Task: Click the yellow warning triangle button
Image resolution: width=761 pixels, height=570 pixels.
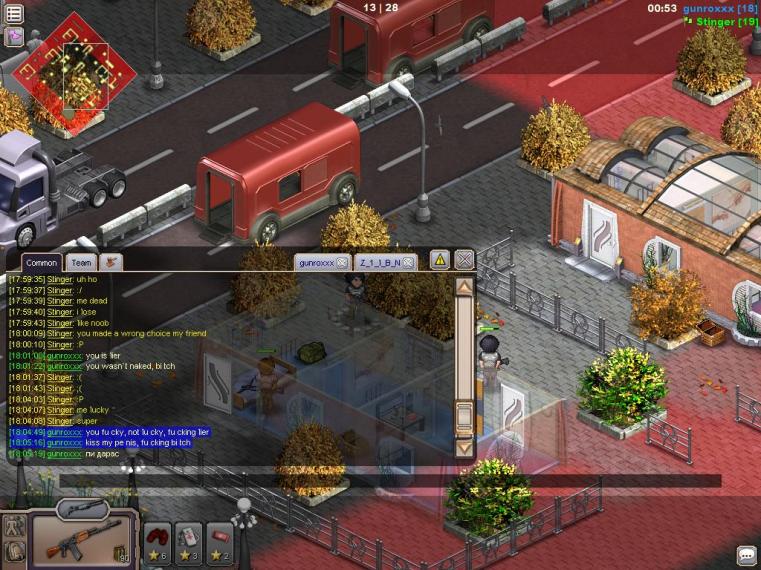Action: [439, 260]
